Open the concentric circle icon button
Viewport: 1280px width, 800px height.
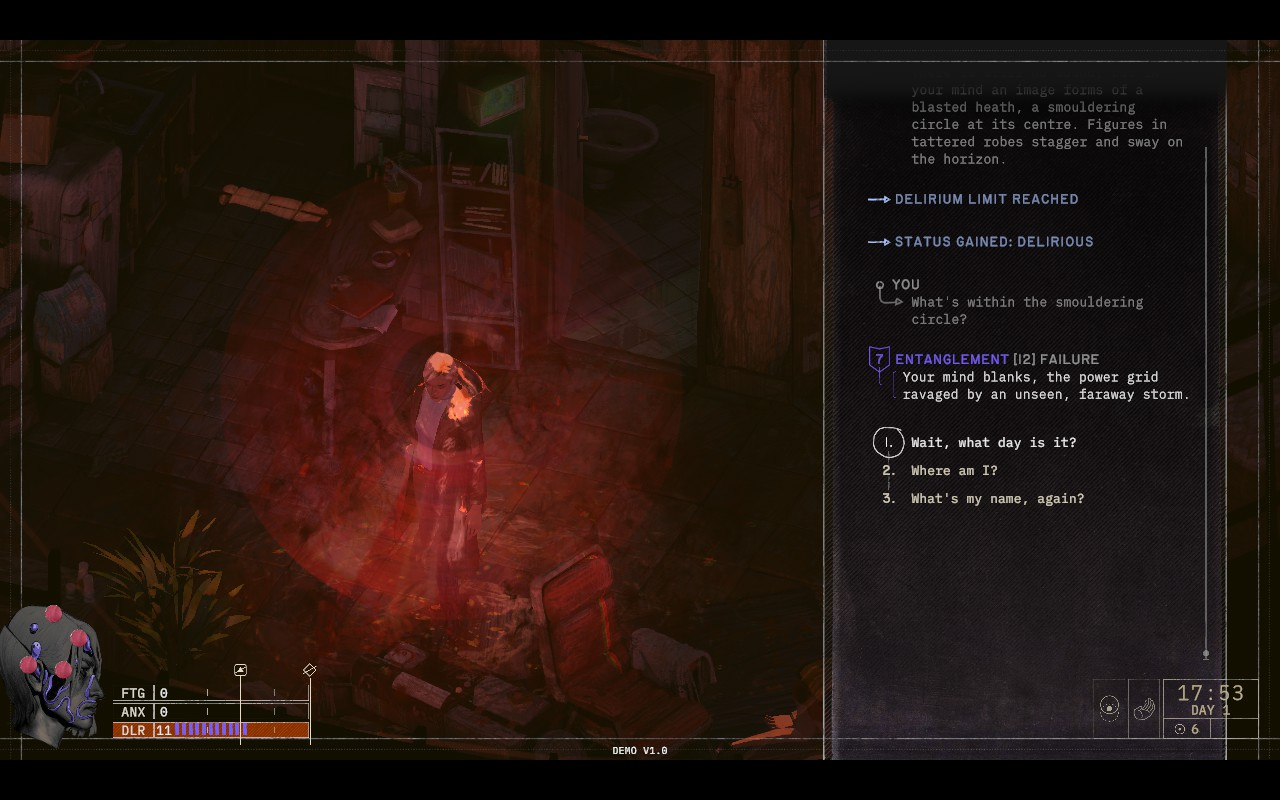point(1109,708)
